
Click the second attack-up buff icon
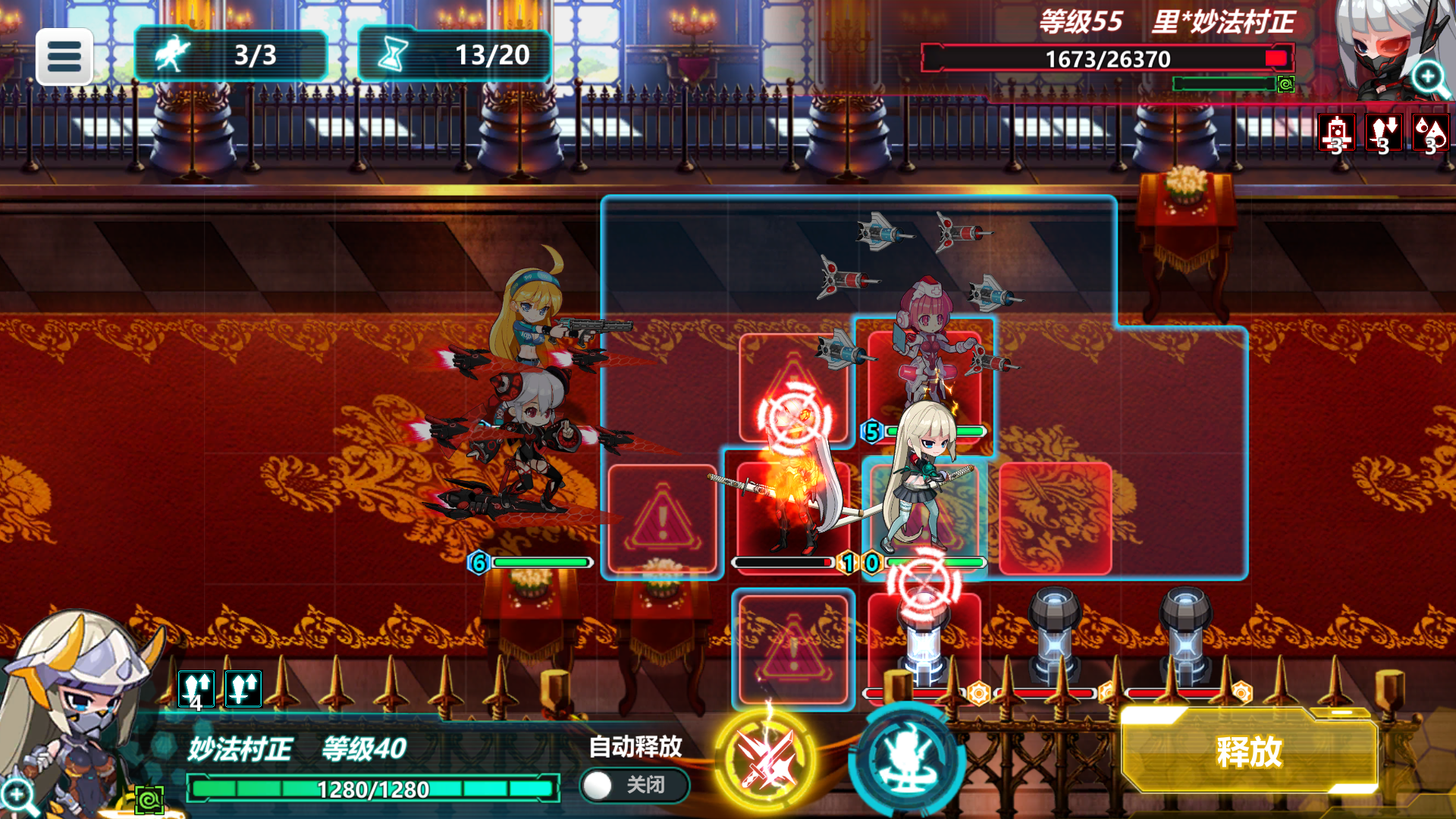(x=243, y=690)
